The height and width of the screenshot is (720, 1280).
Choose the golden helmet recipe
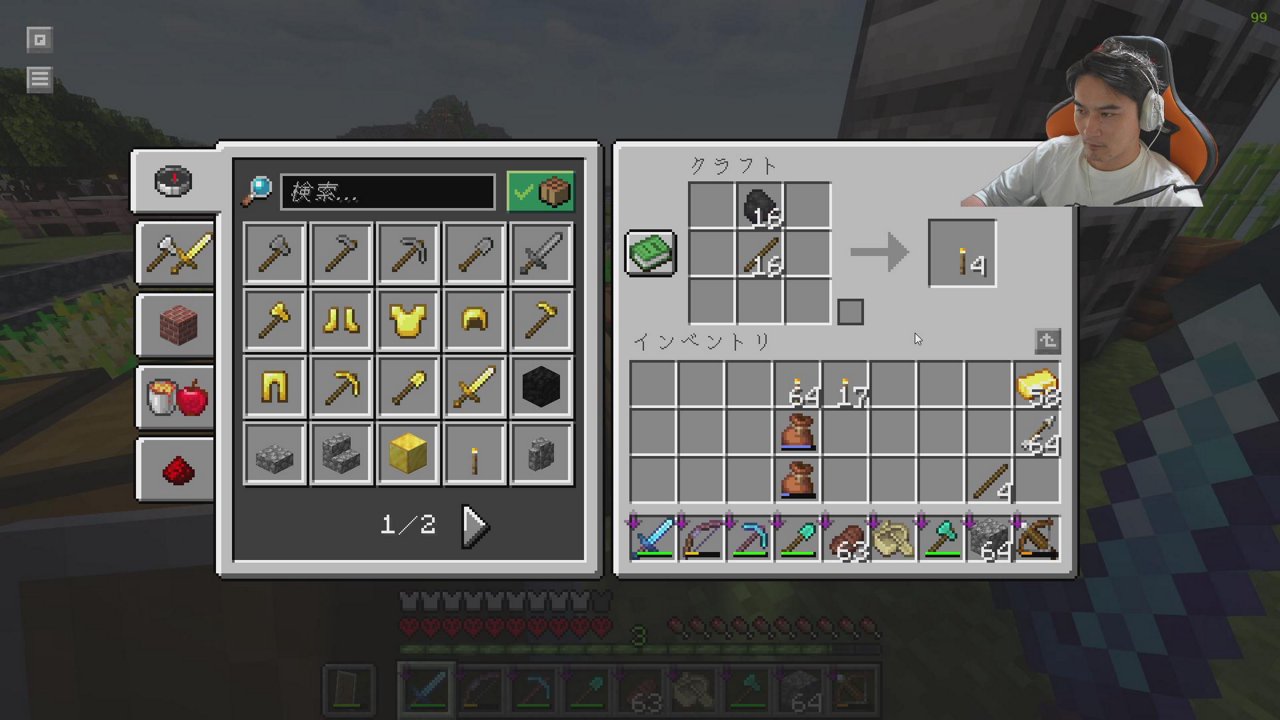click(475, 320)
